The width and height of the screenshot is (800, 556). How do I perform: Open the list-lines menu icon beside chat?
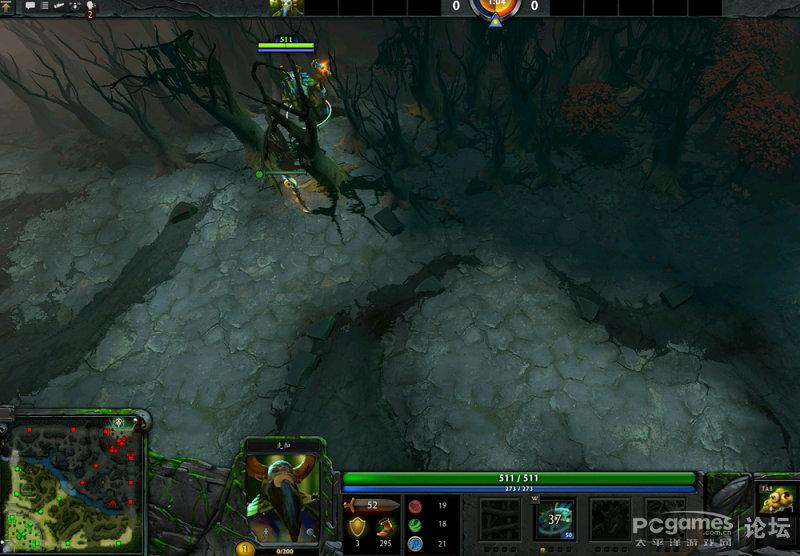point(45,6)
